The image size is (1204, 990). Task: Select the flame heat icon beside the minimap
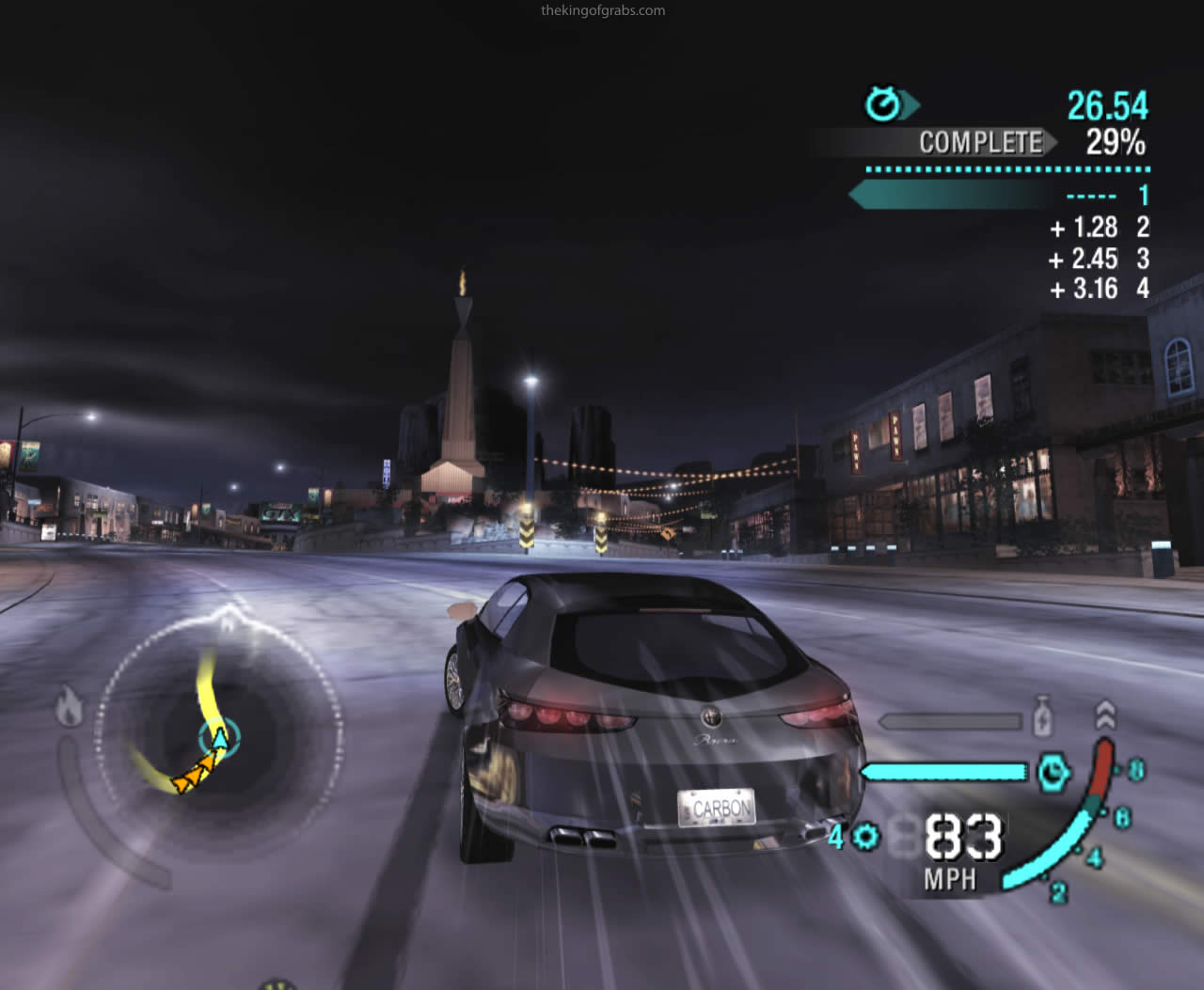[x=69, y=707]
